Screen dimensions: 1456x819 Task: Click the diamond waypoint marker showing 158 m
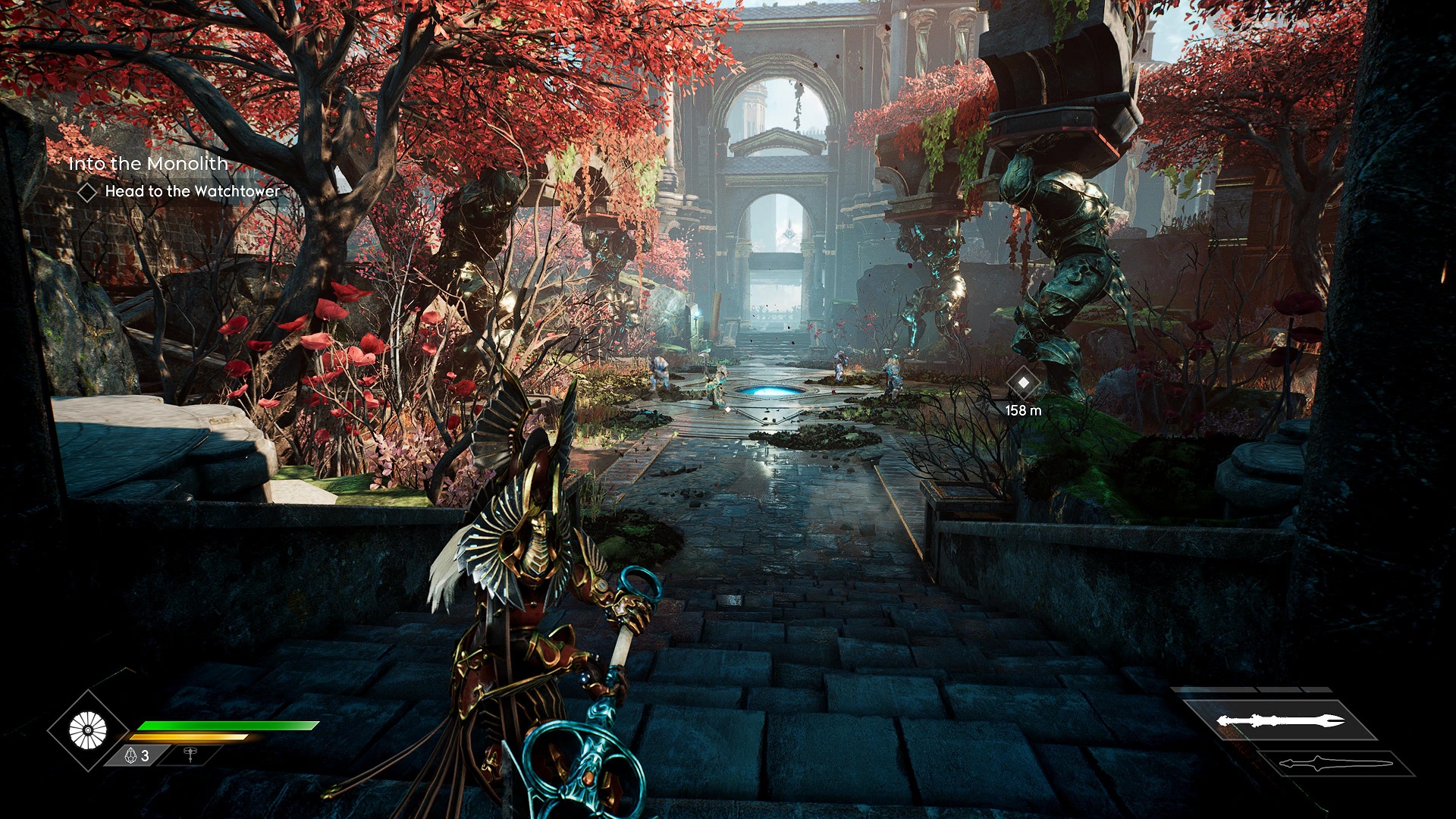[x=1023, y=383]
